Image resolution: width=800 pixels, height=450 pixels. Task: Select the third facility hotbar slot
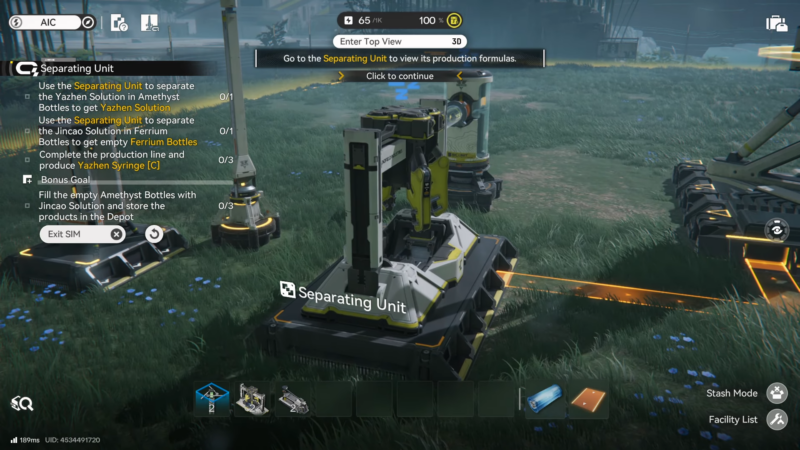point(292,399)
